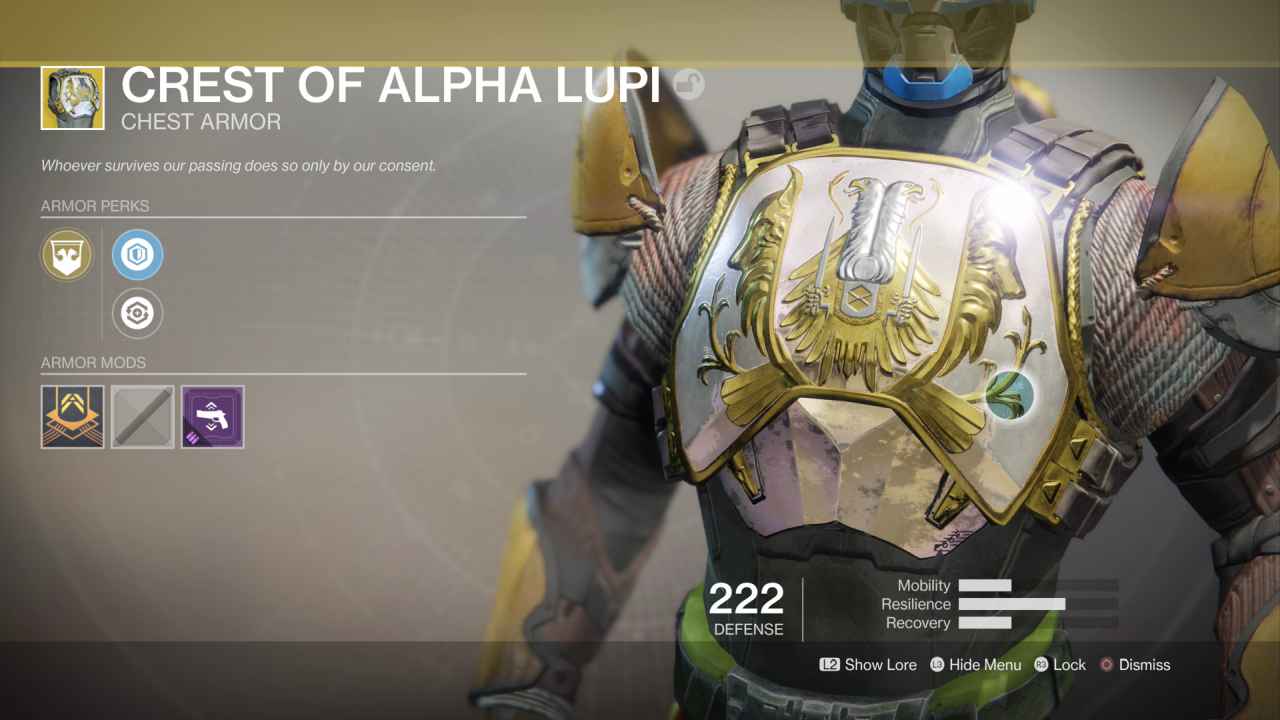
Task: Expand the Armor Mods section
Action: [94, 362]
